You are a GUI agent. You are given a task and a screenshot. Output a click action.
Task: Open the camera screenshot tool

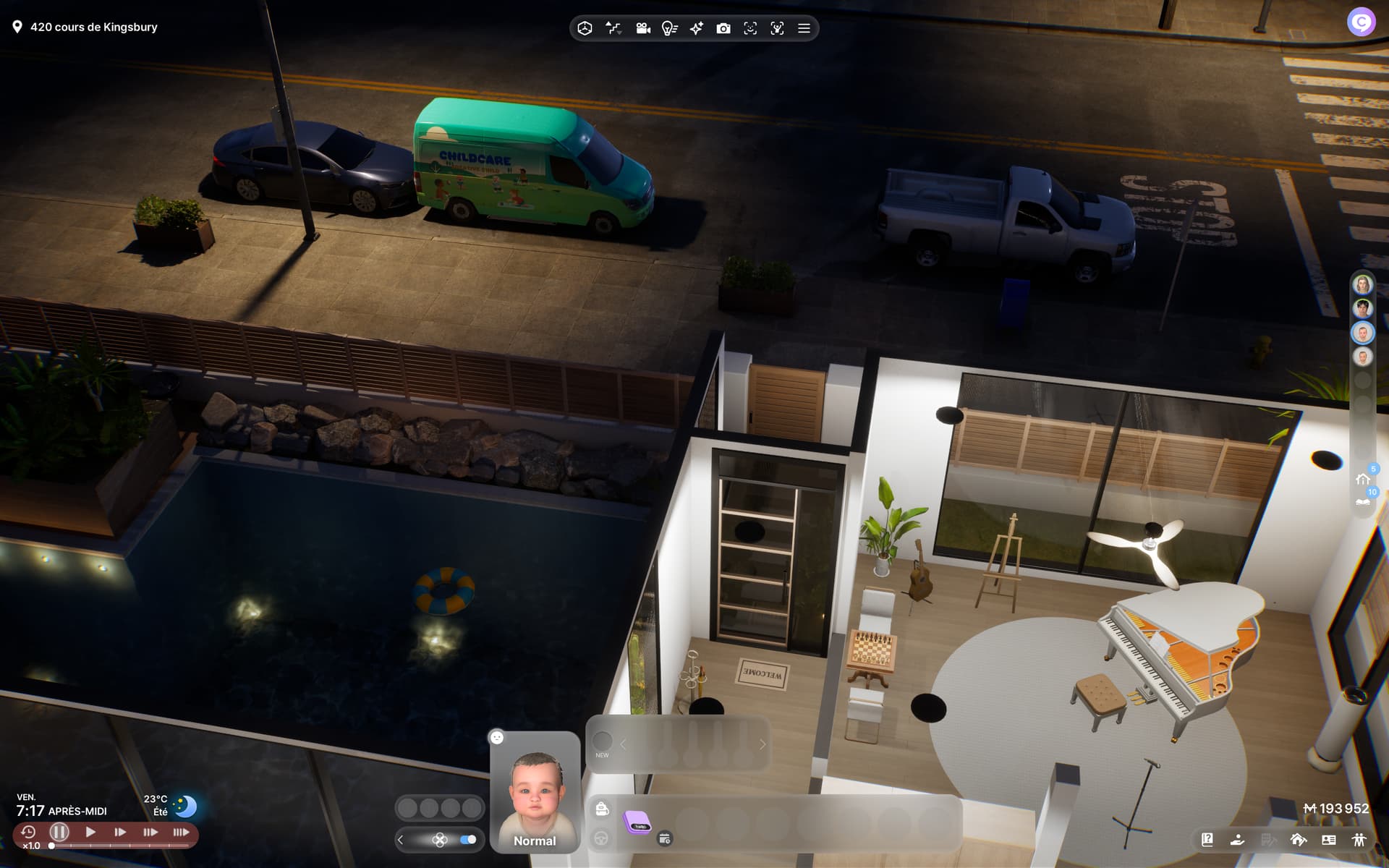coord(723,28)
